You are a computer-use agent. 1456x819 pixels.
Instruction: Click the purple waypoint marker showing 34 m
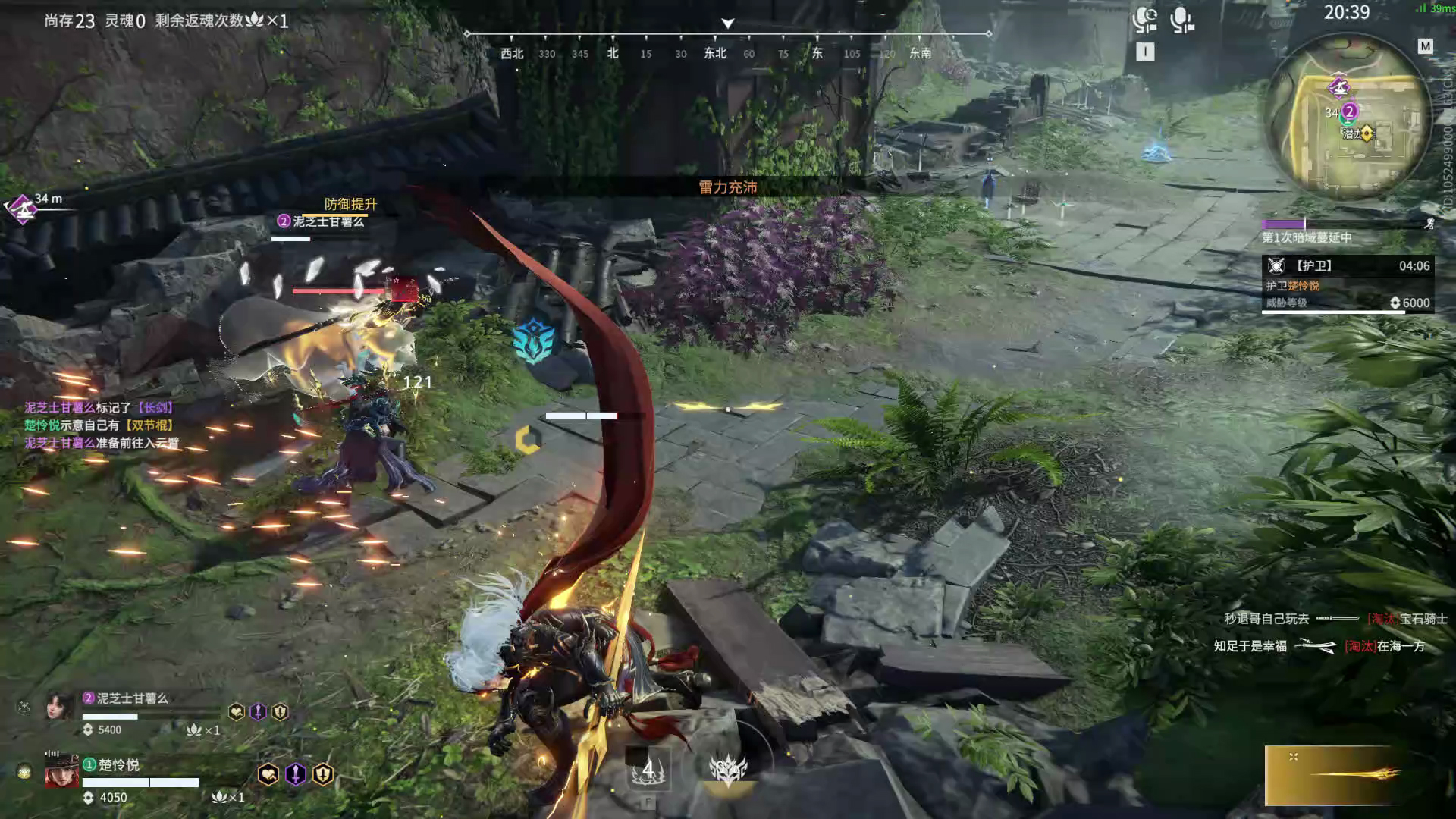23,207
